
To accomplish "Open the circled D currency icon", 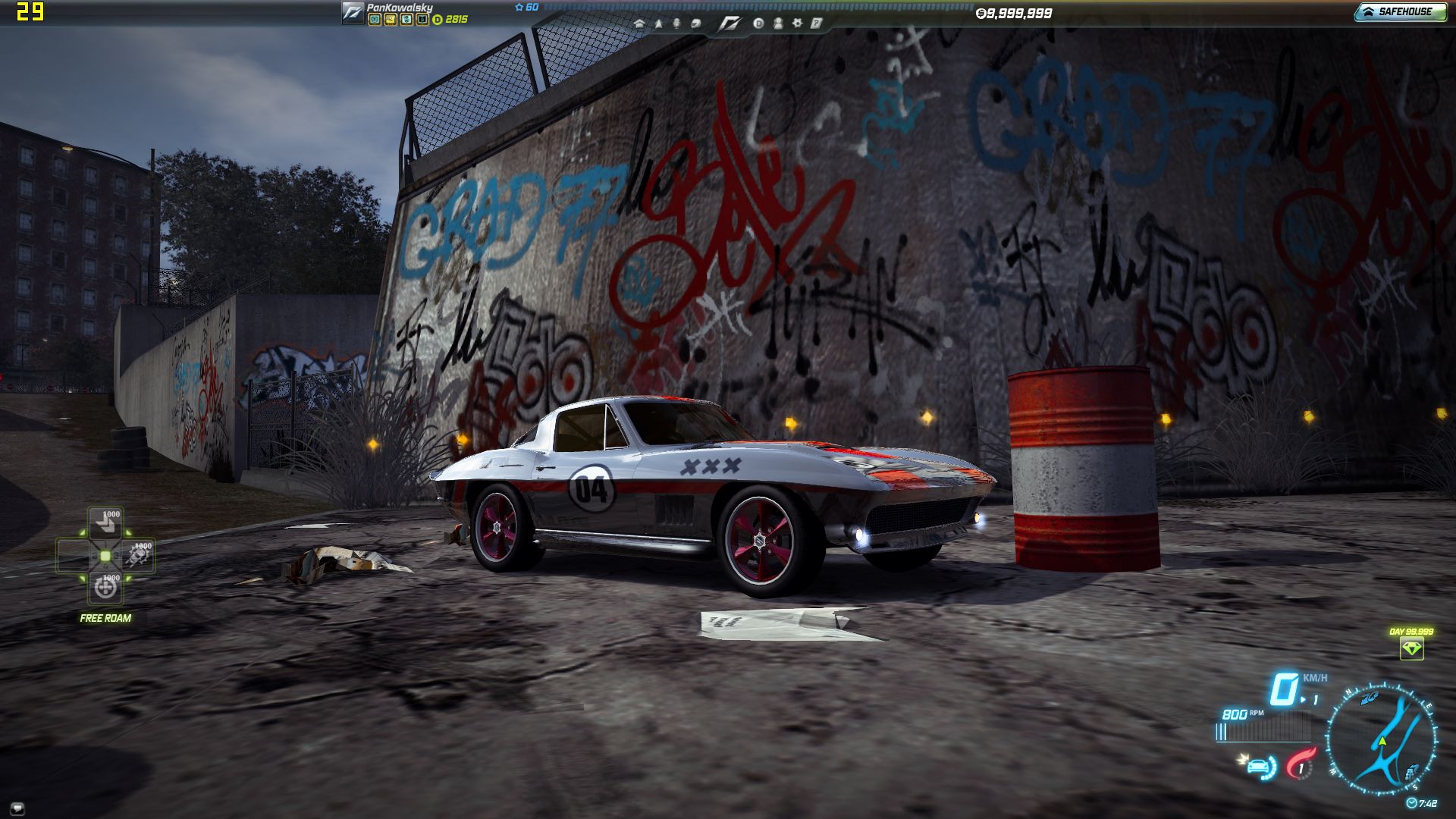I will tap(758, 24).
